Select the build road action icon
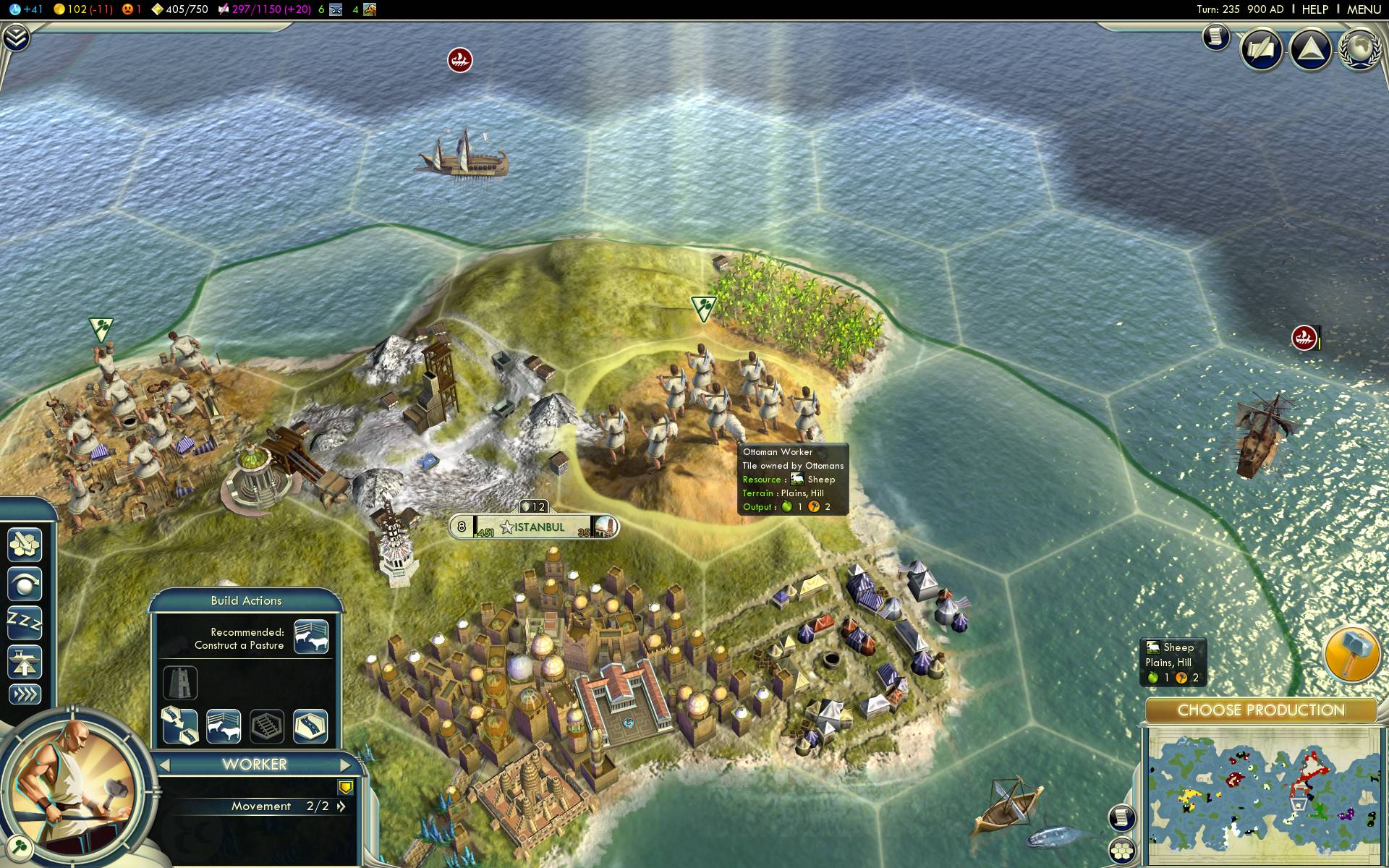This screenshot has width=1389, height=868. [x=310, y=726]
